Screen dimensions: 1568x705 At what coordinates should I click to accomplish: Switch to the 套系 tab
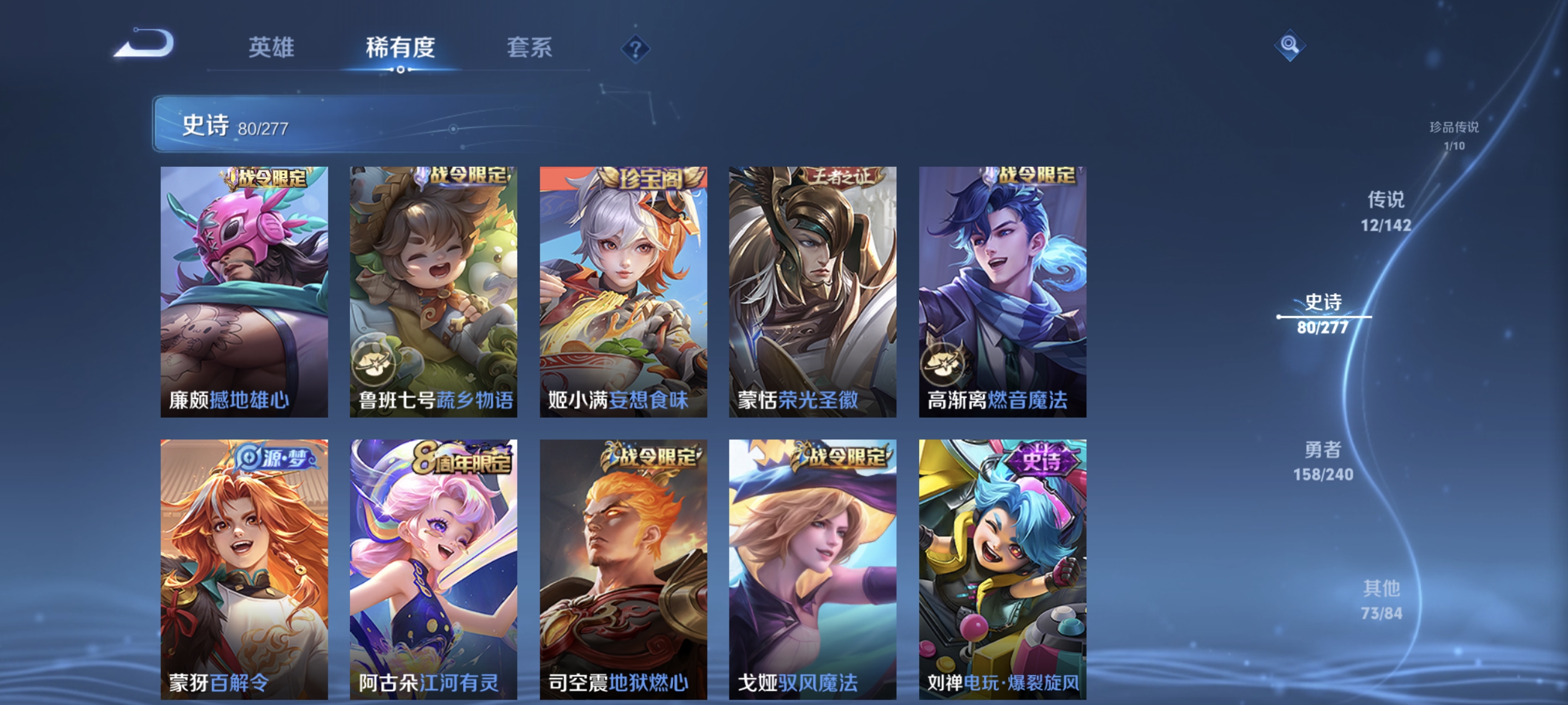[x=529, y=49]
